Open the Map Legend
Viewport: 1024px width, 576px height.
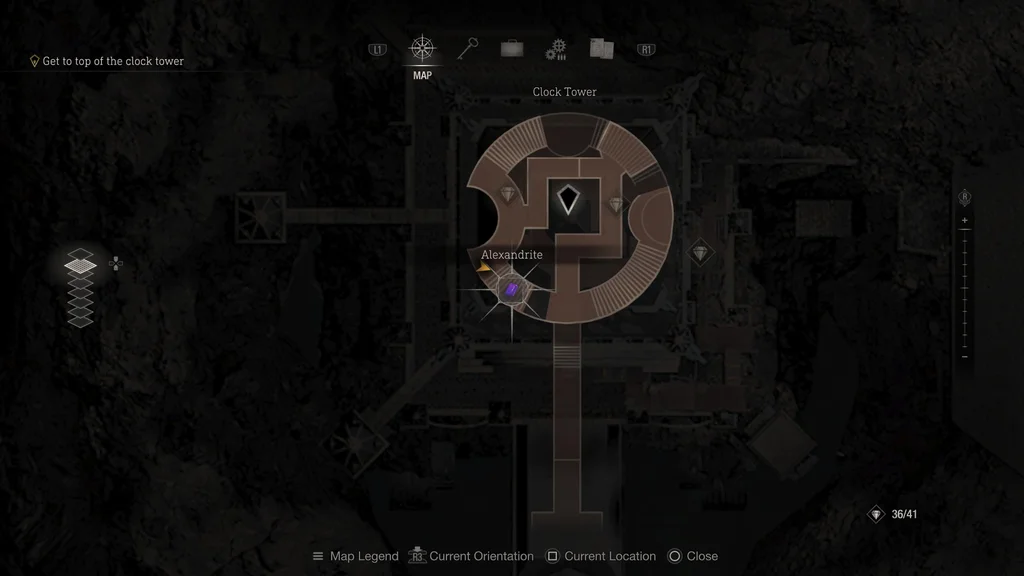[x=355, y=556]
